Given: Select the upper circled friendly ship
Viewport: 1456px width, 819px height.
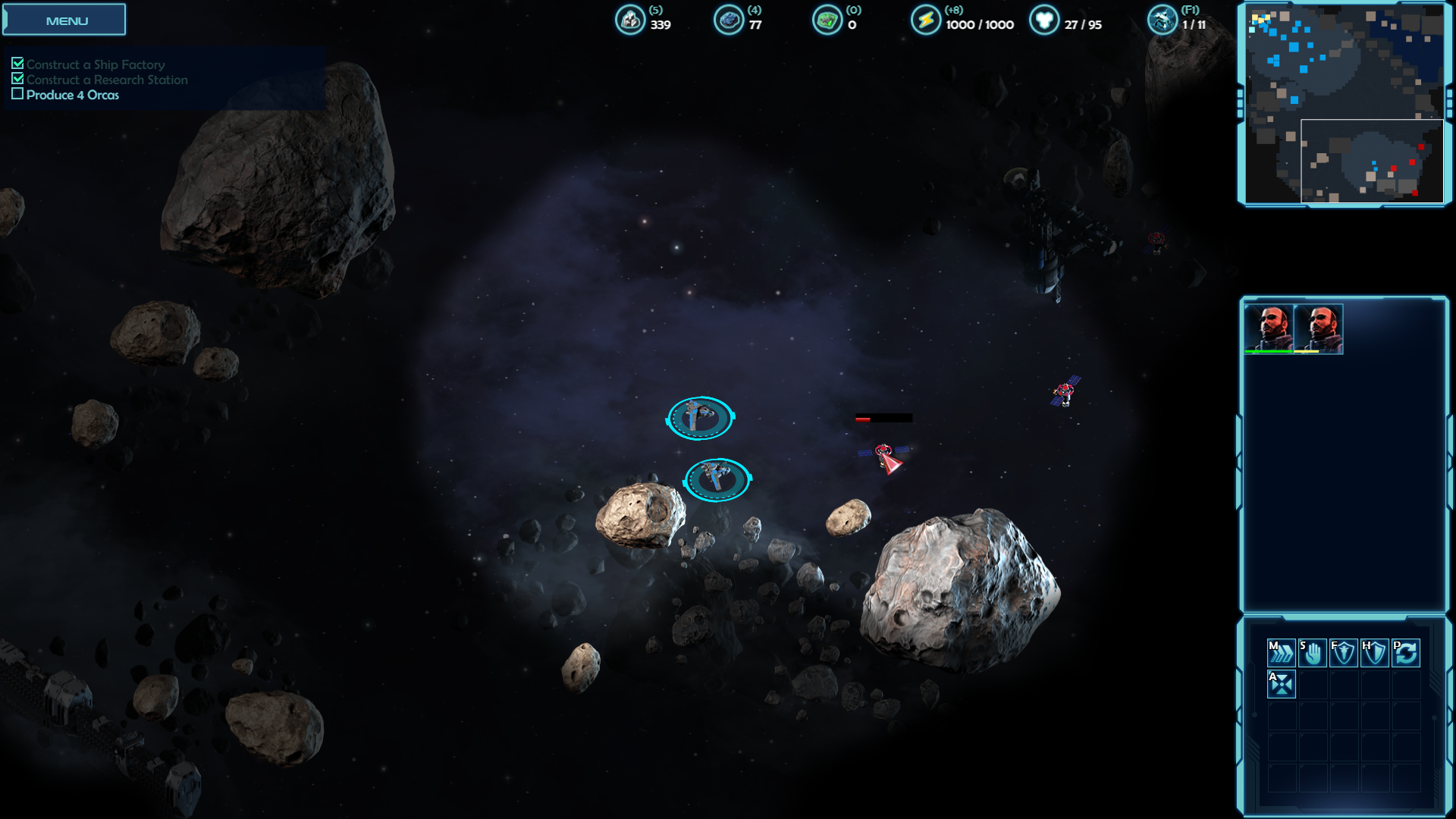Looking at the screenshot, I should (x=700, y=417).
